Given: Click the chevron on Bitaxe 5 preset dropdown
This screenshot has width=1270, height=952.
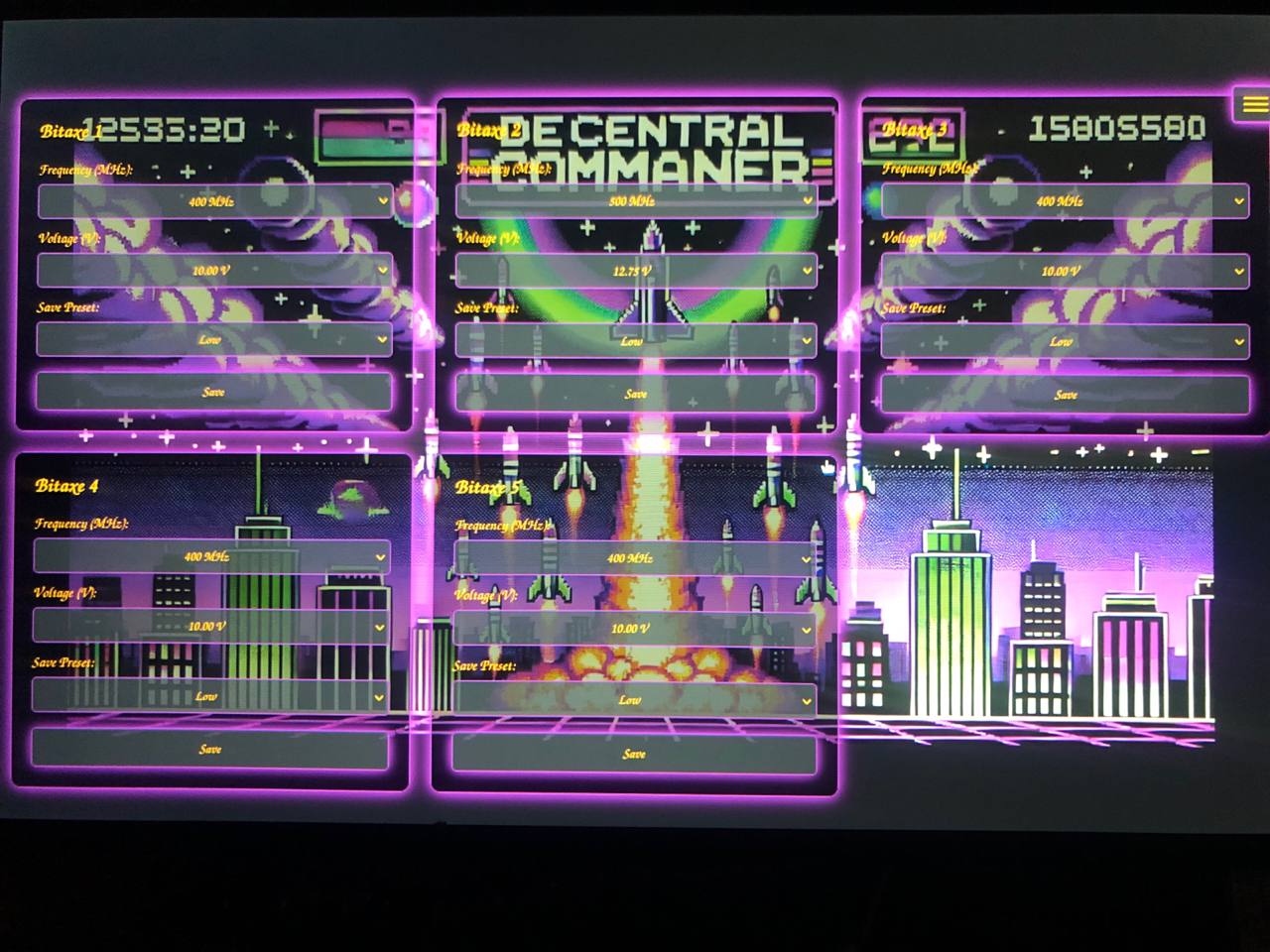Looking at the screenshot, I should 806,700.
